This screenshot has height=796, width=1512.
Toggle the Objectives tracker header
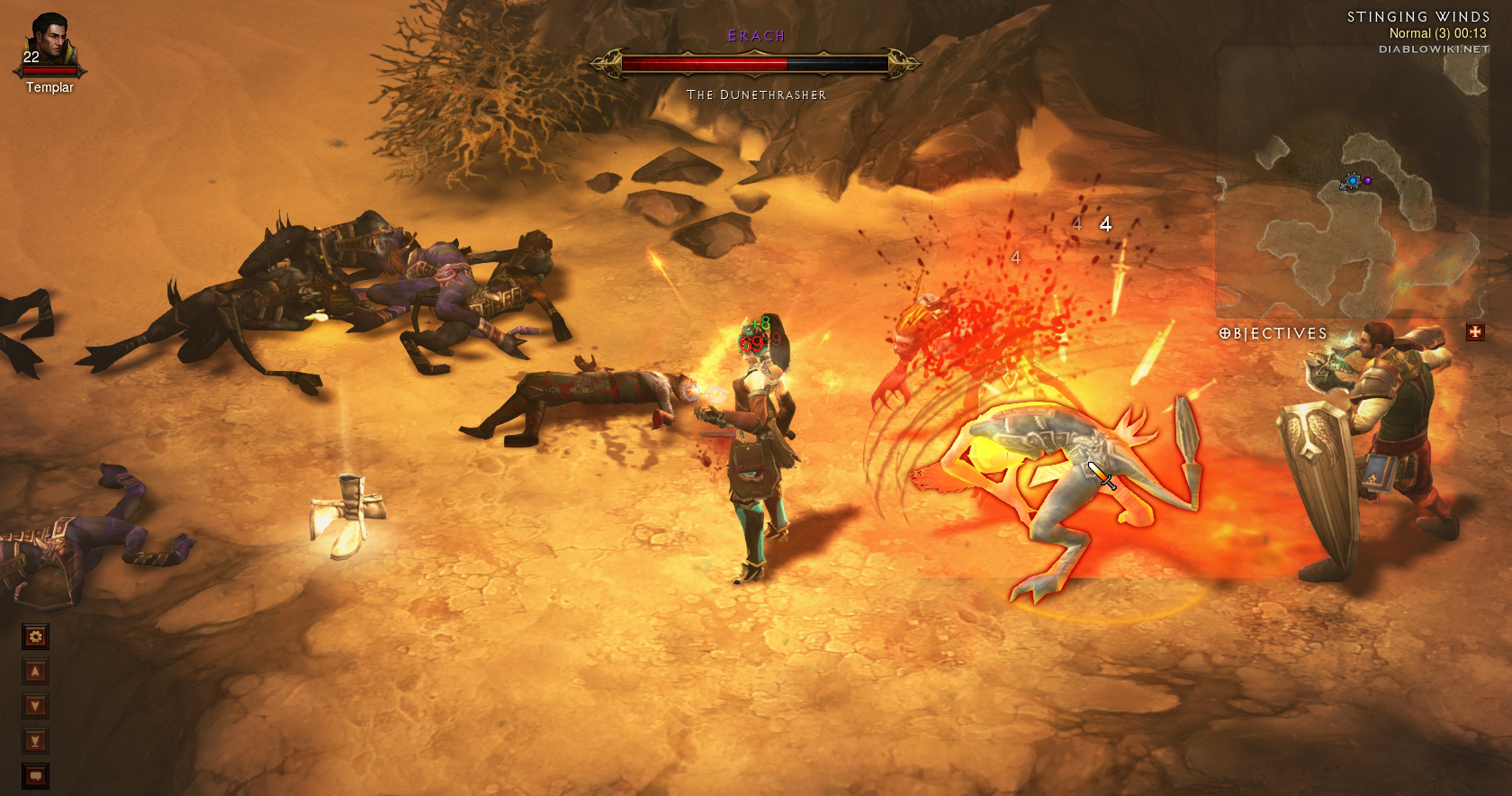pyautogui.click(x=1273, y=333)
